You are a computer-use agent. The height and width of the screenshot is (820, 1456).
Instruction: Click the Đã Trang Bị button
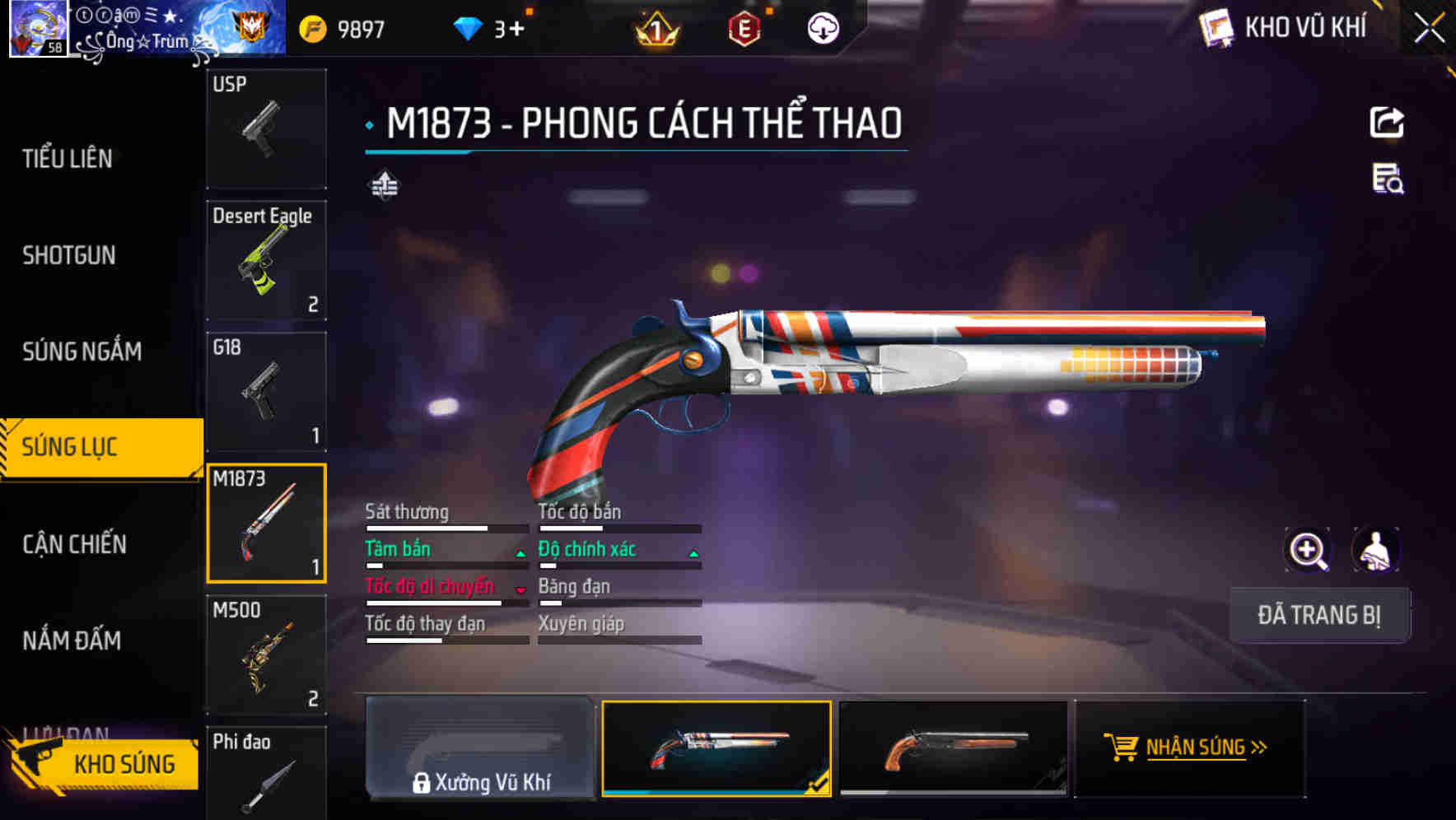point(1319,615)
